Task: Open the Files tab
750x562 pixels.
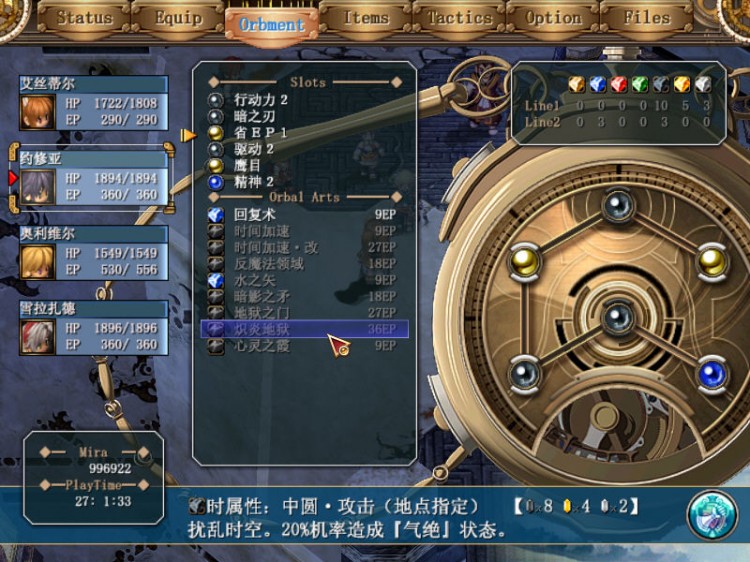Action: (647, 18)
